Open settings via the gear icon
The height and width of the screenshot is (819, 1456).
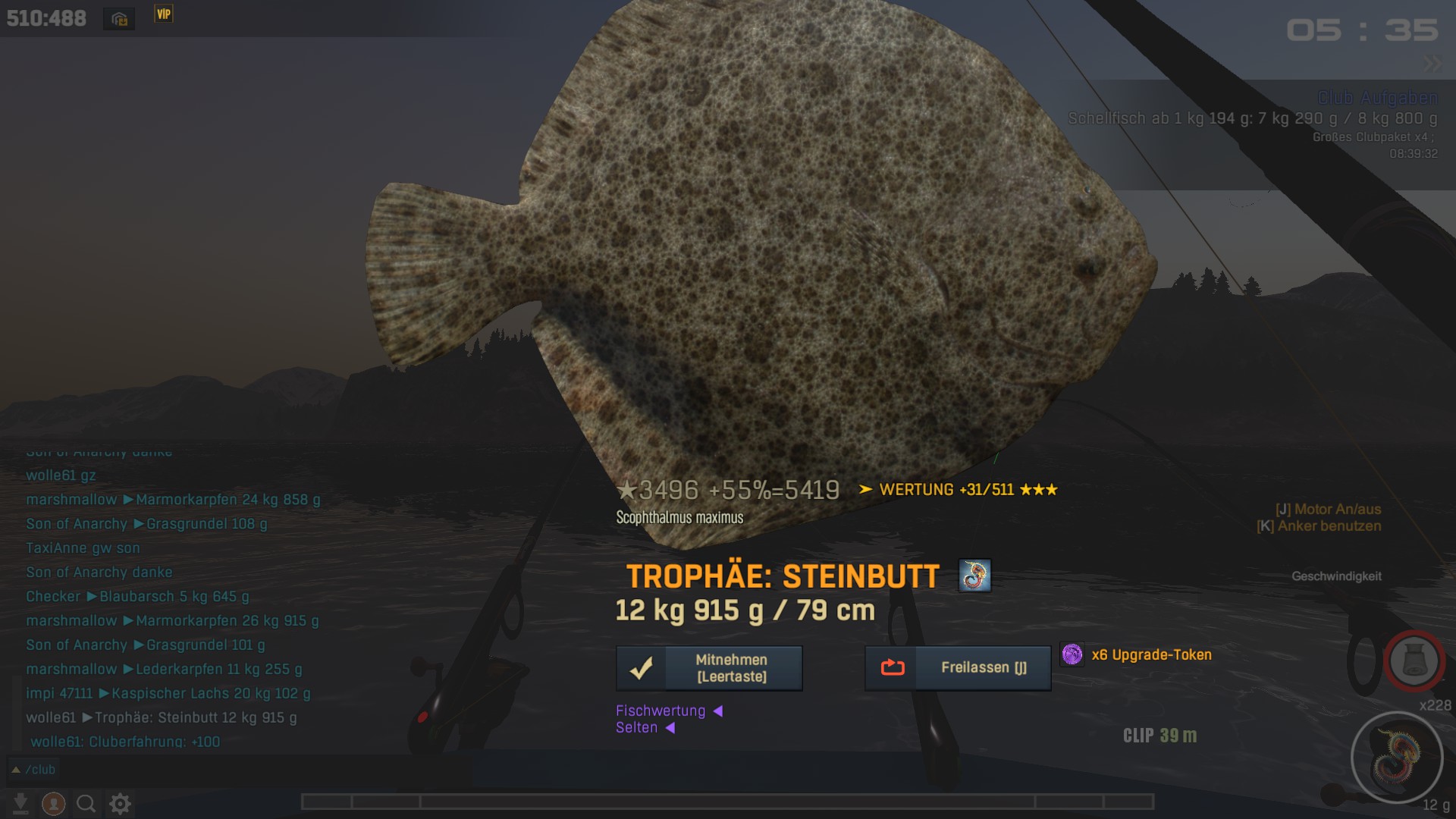click(121, 803)
